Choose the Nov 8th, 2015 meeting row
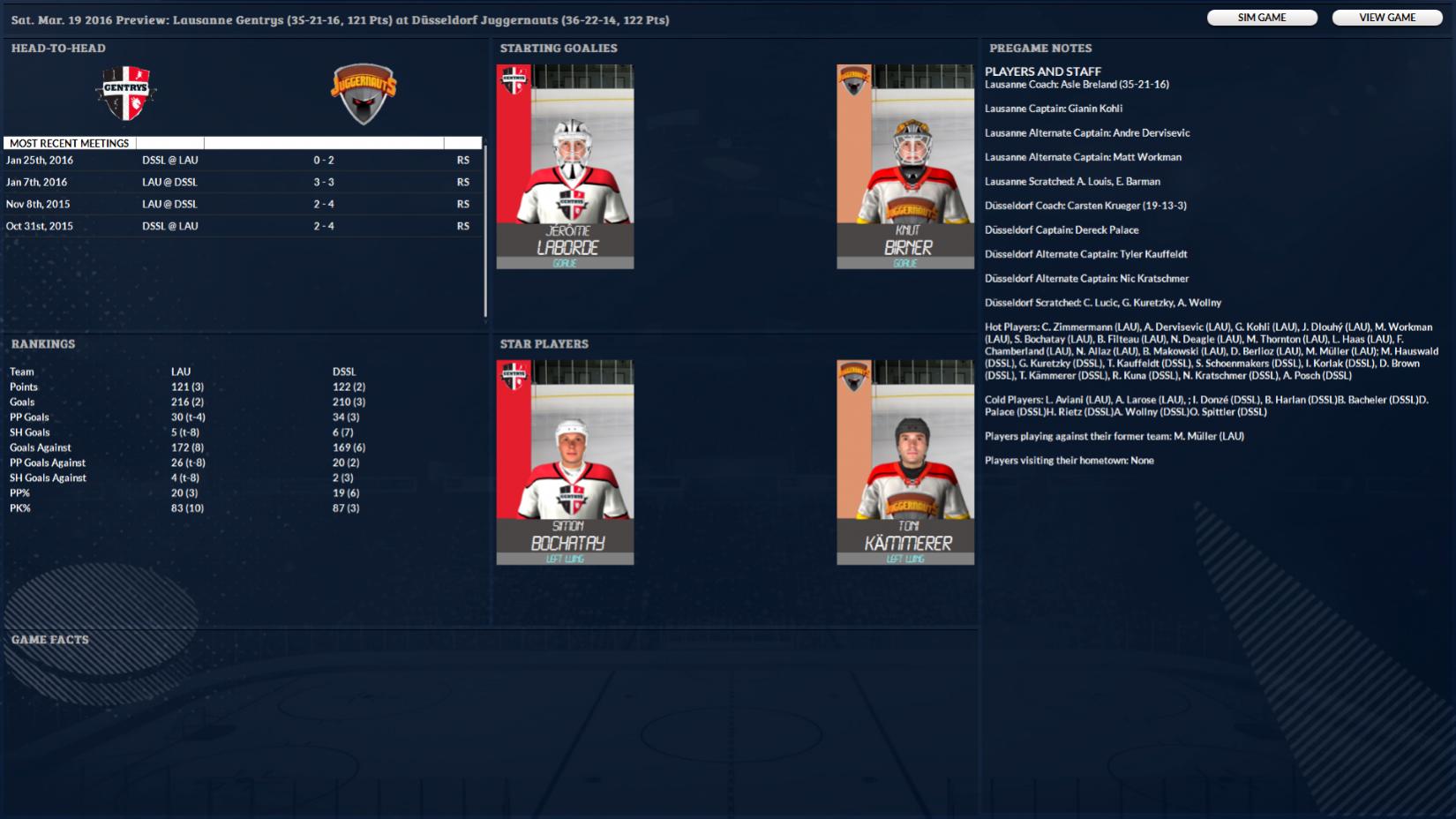Screen dimensions: 1456x819 [x=243, y=204]
